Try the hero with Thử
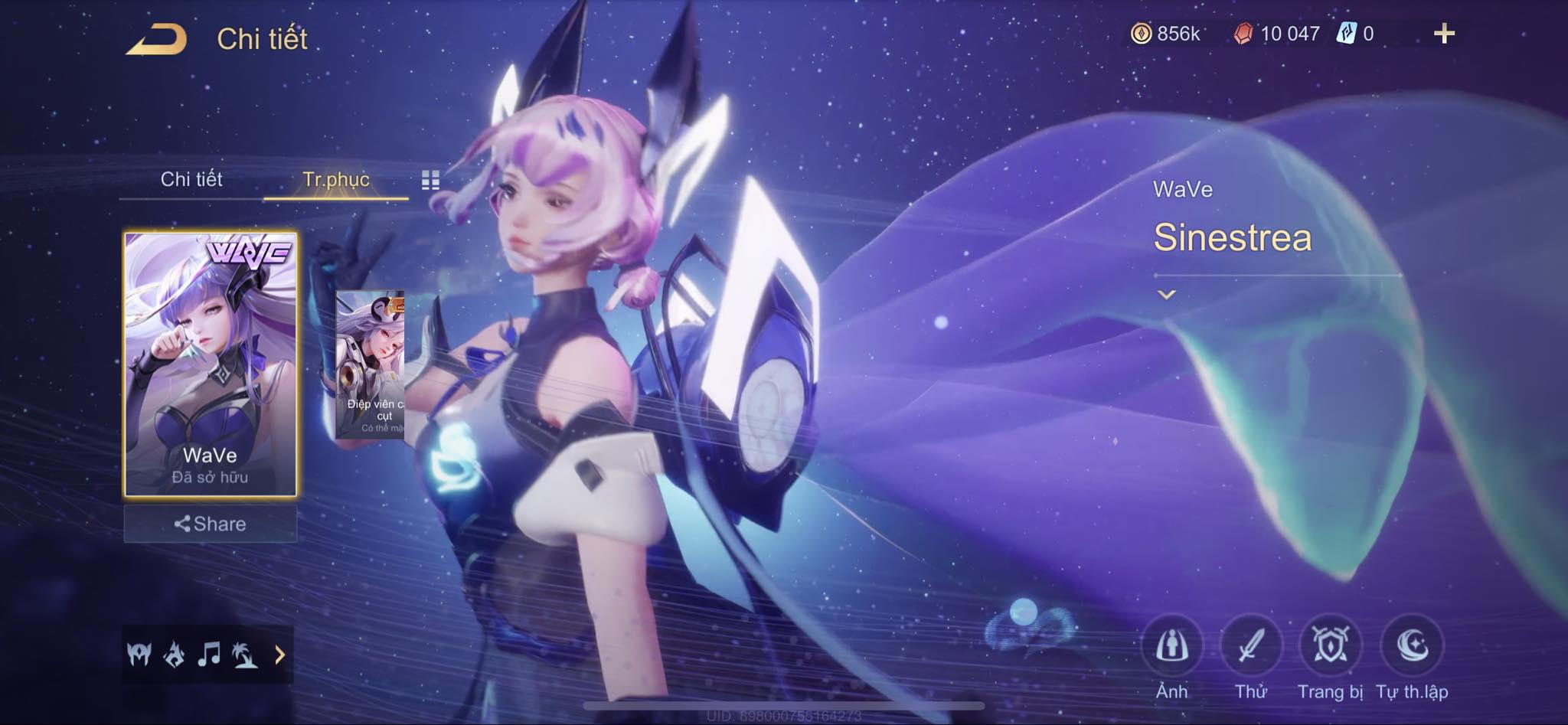 point(1251,647)
